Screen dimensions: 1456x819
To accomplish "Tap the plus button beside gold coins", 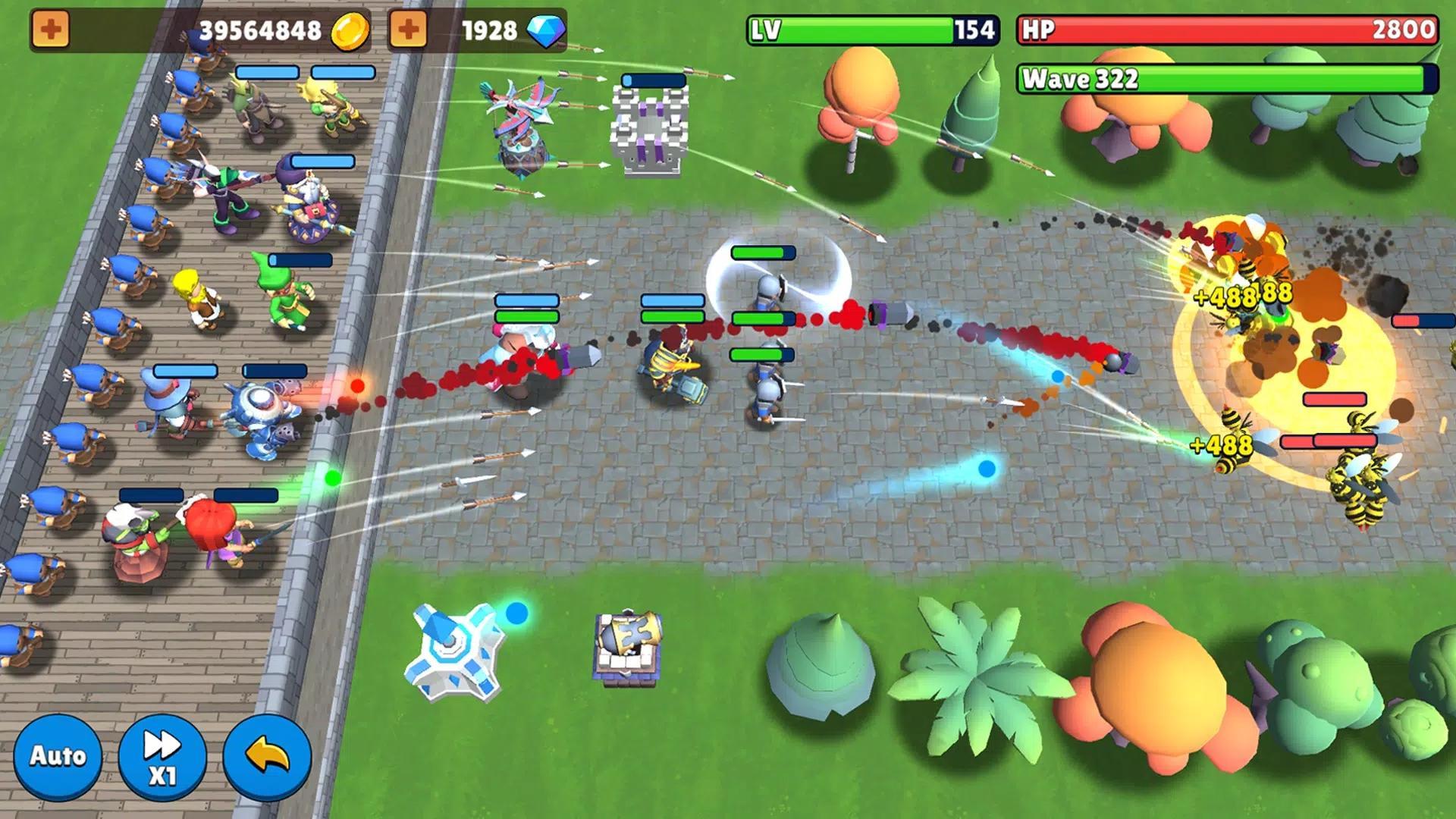I will coord(51,30).
